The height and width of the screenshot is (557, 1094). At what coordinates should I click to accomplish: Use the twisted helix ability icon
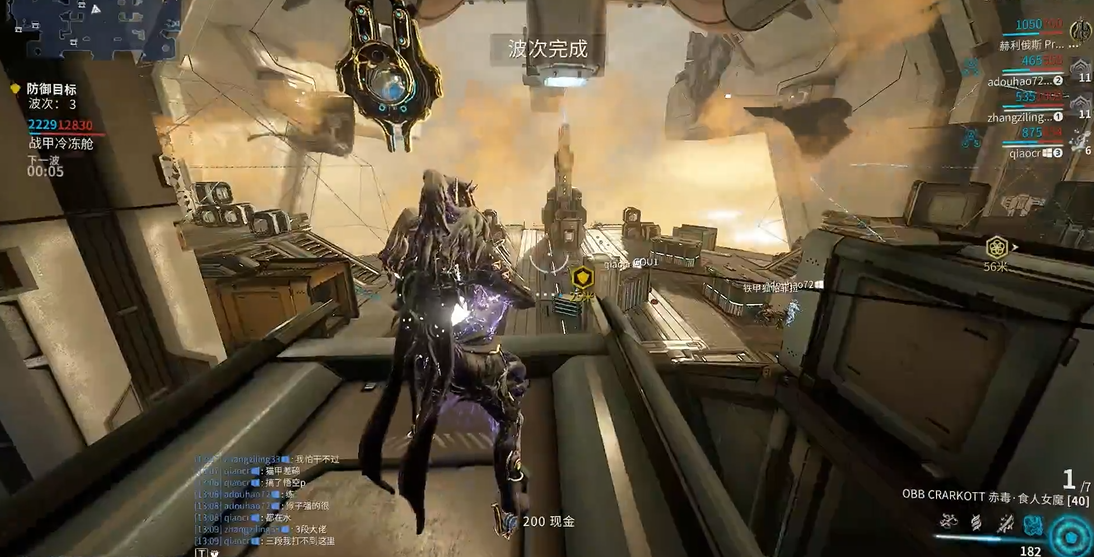pyautogui.click(x=977, y=523)
